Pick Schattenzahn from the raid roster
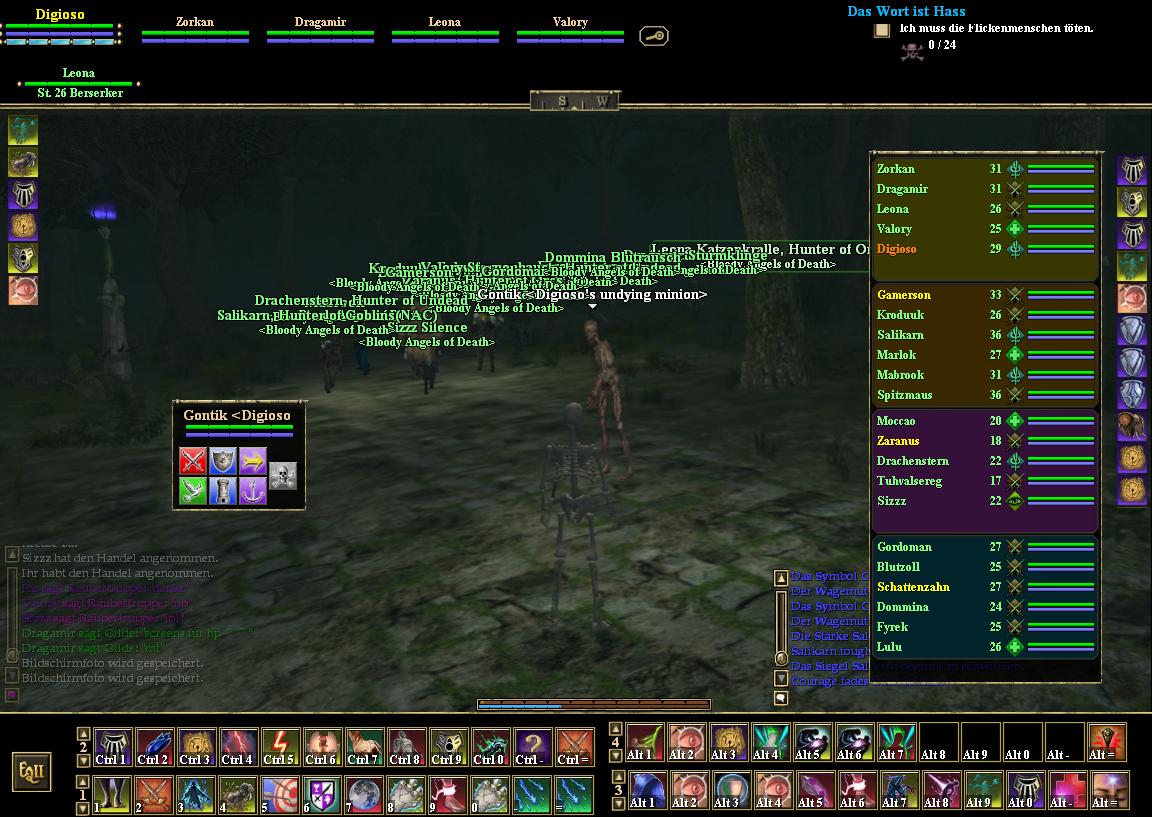Viewport: 1152px width, 817px height. pyautogui.click(x=913, y=587)
